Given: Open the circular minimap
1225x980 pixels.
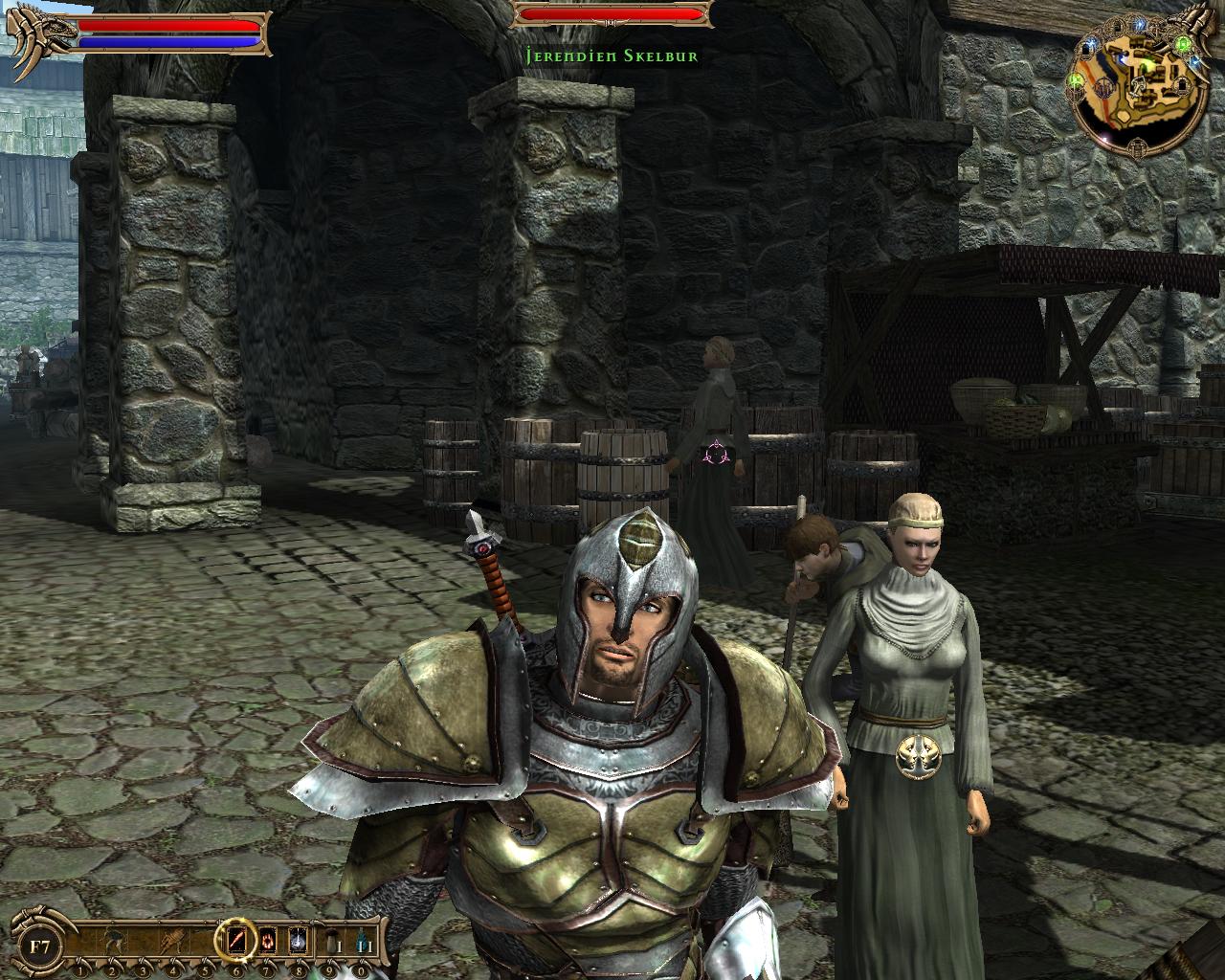Looking at the screenshot, I should pyautogui.click(x=1138, y=86).
